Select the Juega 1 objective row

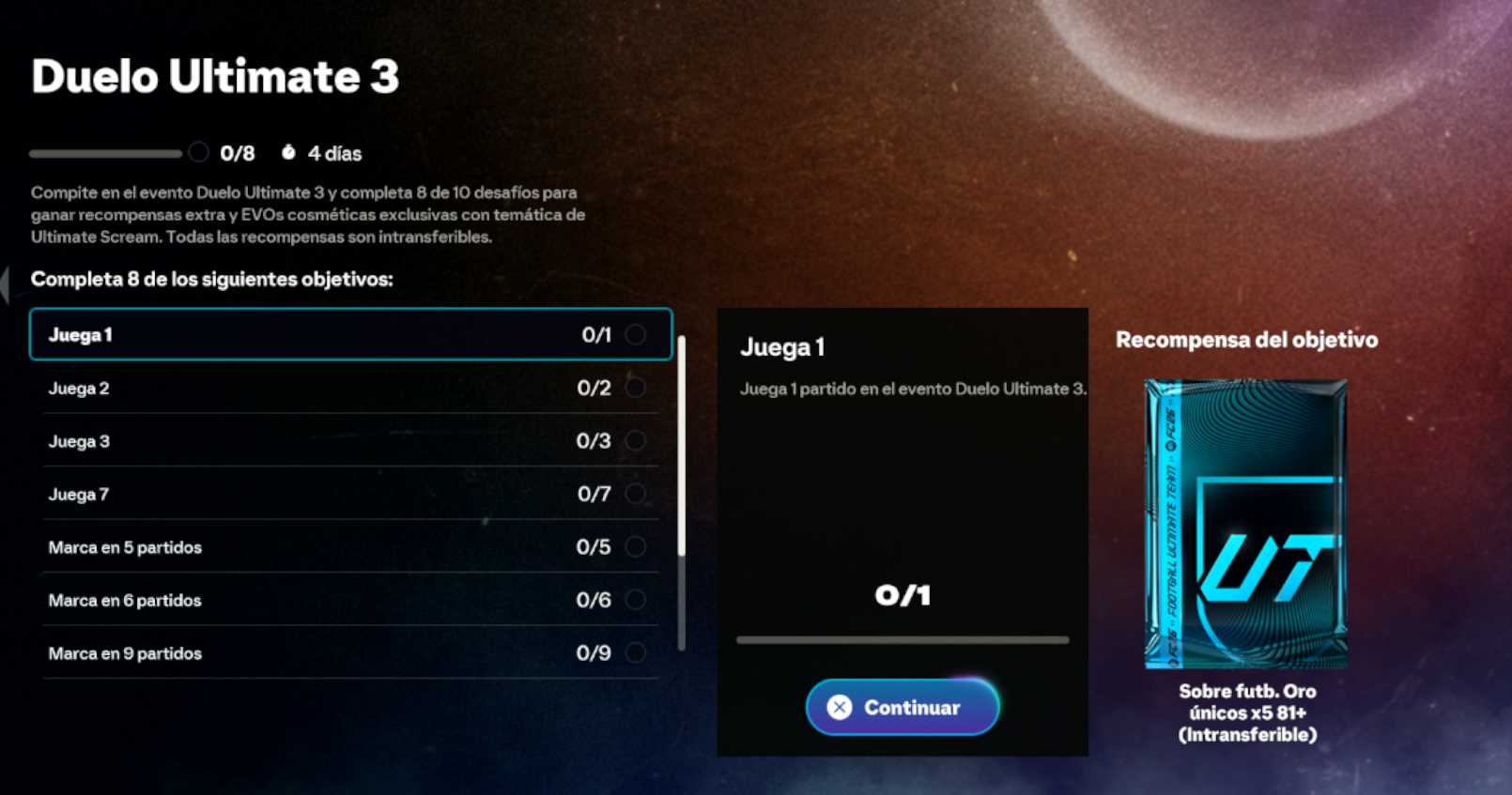coord(350,334)
